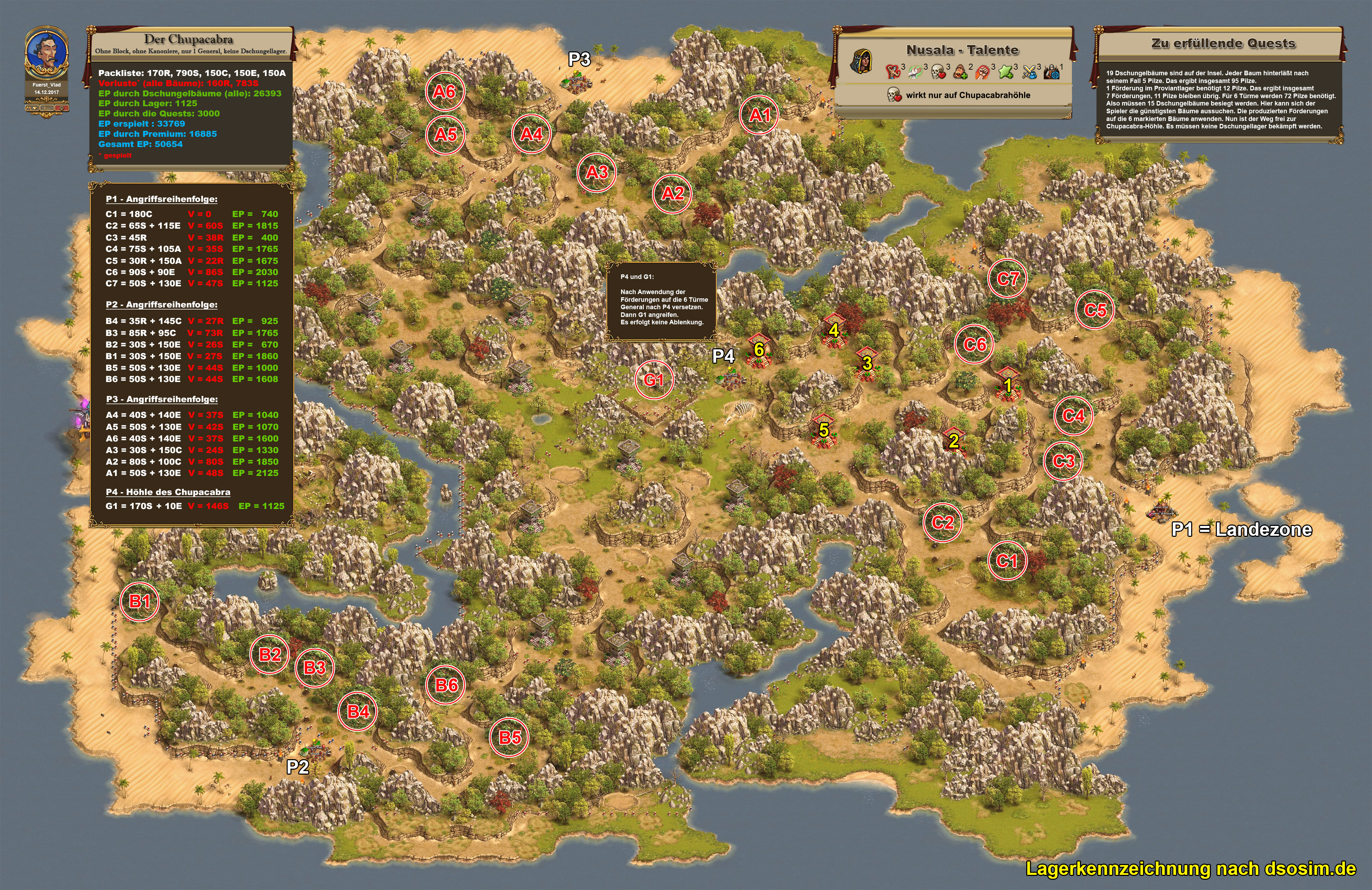Screen dimensions: 1372x890
Task: Open the gear settings dropdown under the avatar
Action: click(x=32, y=108)
